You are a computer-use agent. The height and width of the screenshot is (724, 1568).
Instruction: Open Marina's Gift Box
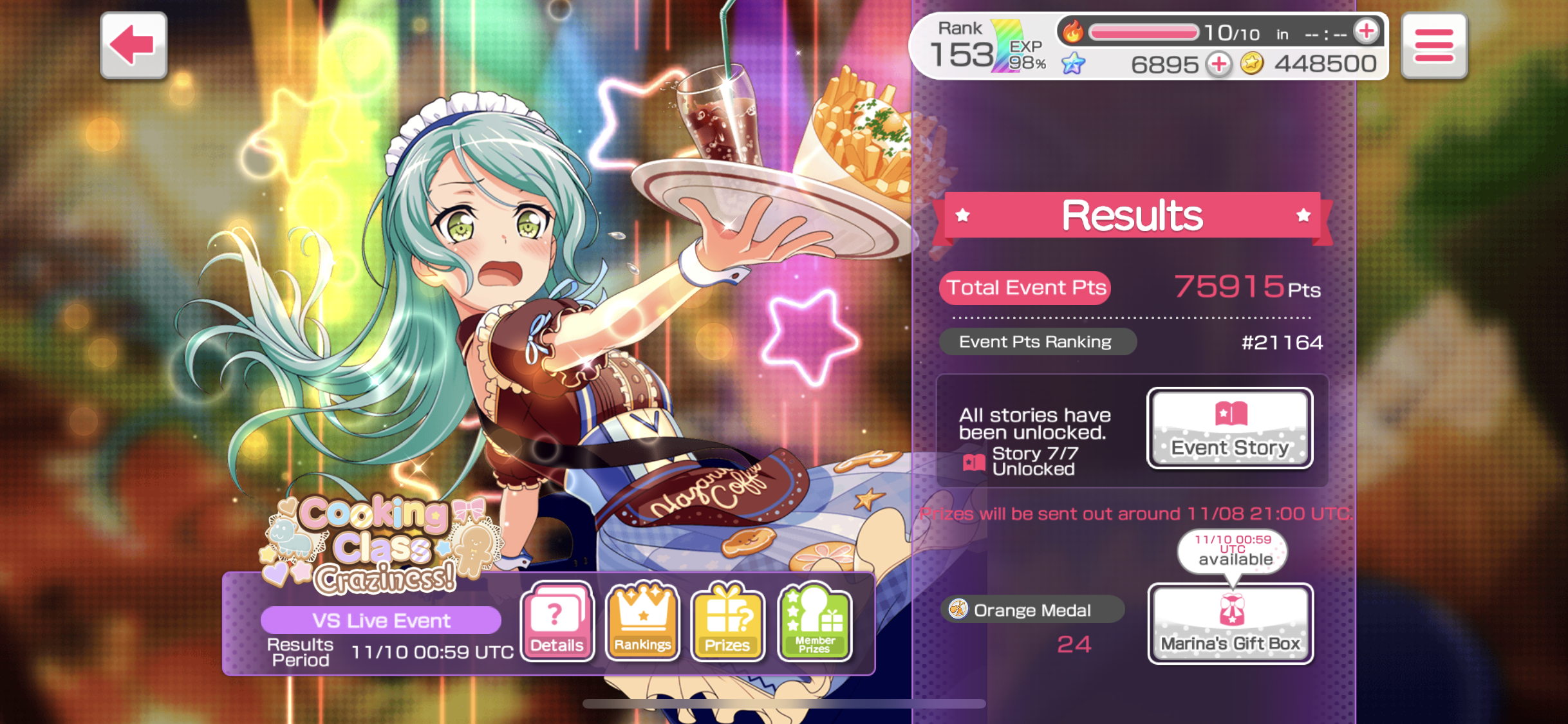pos(1230,623)
